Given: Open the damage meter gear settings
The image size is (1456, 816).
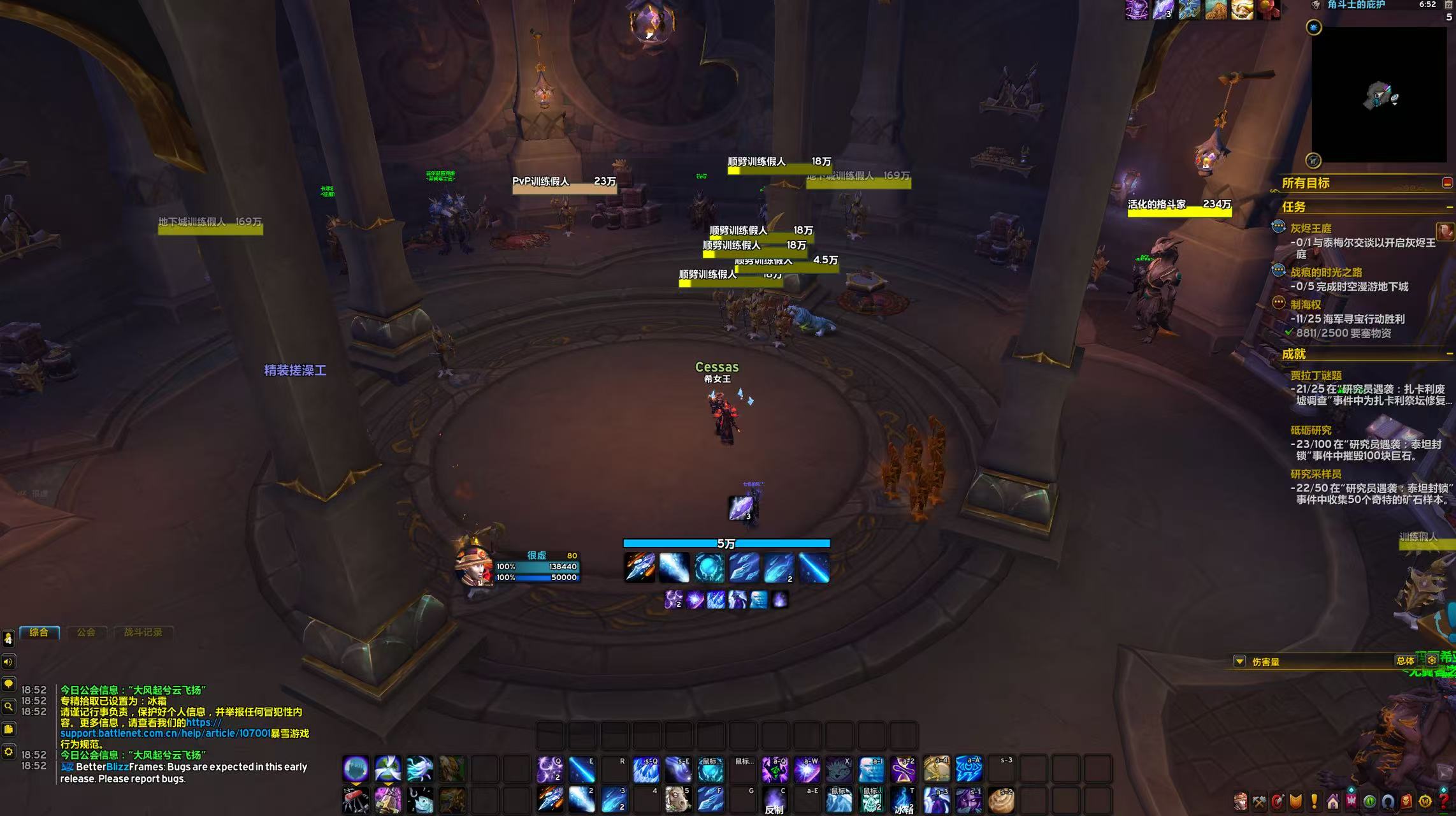Looking at the screenshot, I should click(1432, 660).
